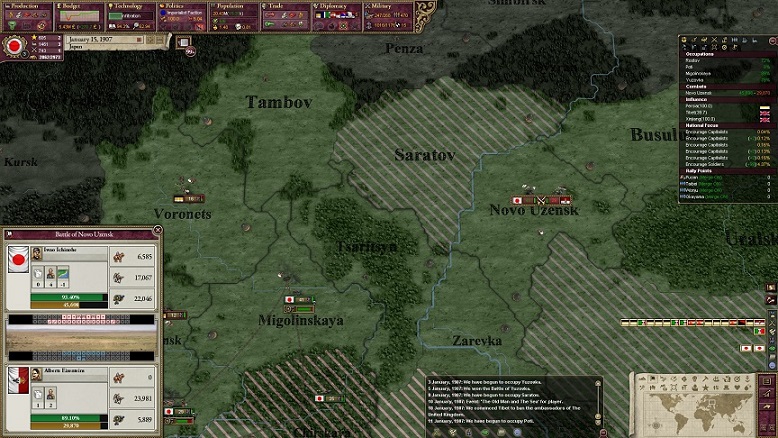Select the Novo Uzensk battle unit counter
Viewport: 778px width, 438px height.
541,198
